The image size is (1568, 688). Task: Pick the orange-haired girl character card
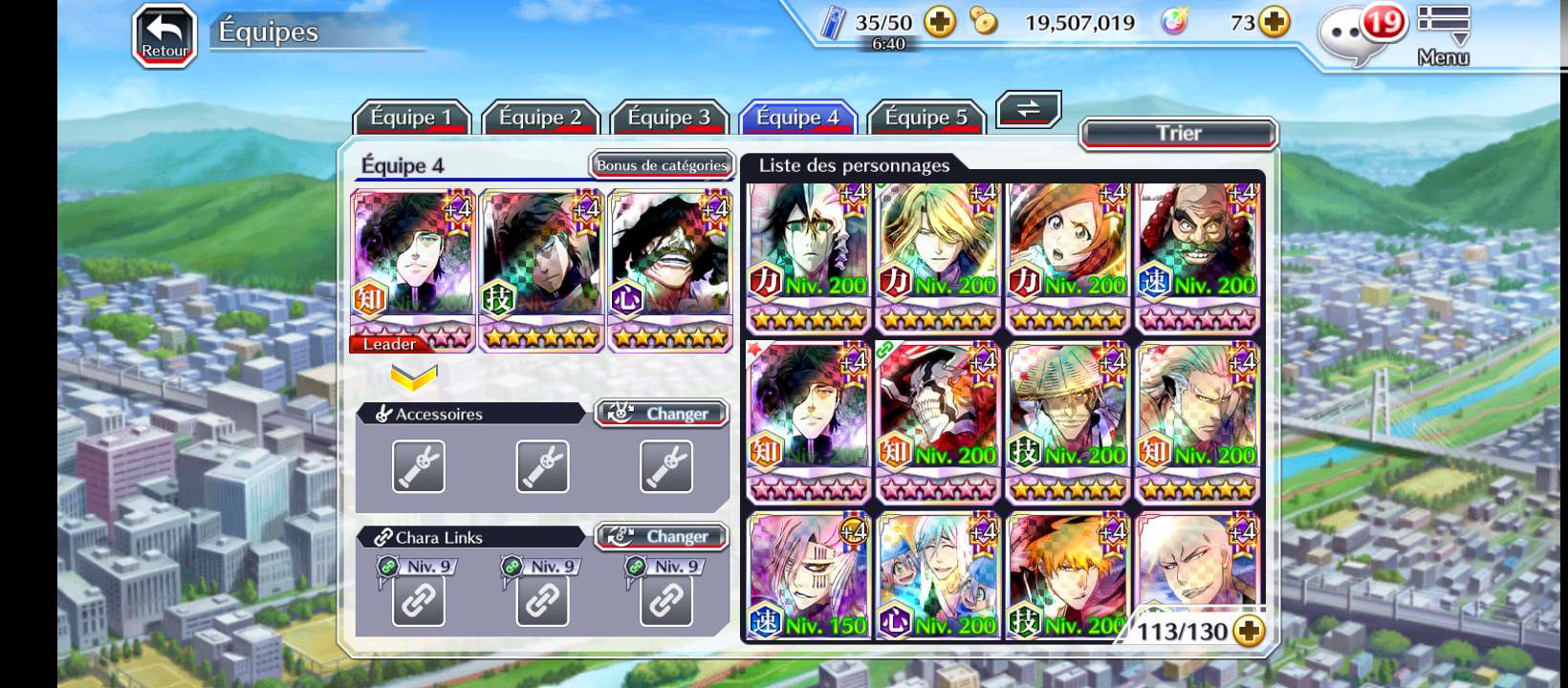pyautogui.click(x=1067, y=256)
